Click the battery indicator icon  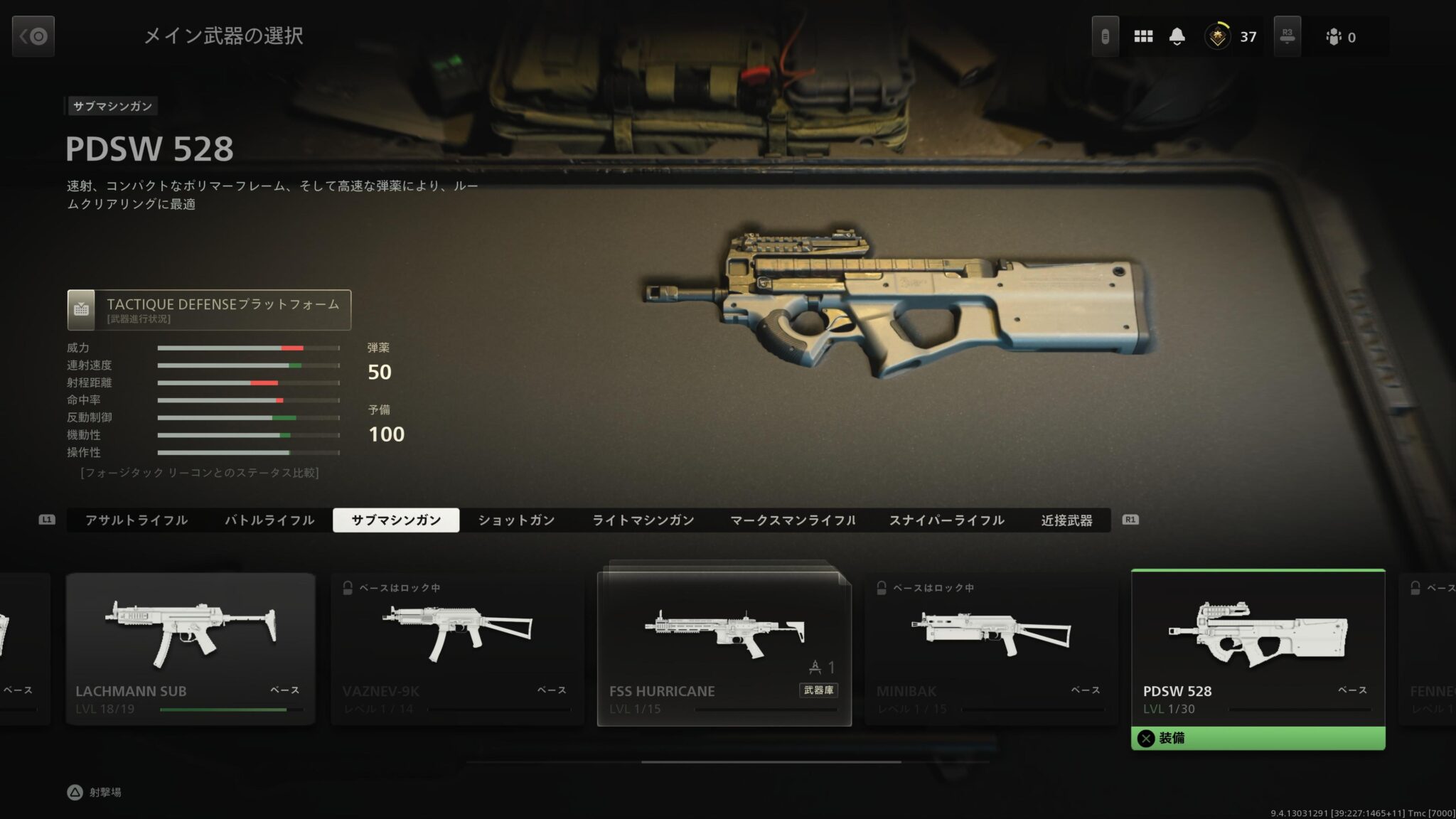(1104, 36)
